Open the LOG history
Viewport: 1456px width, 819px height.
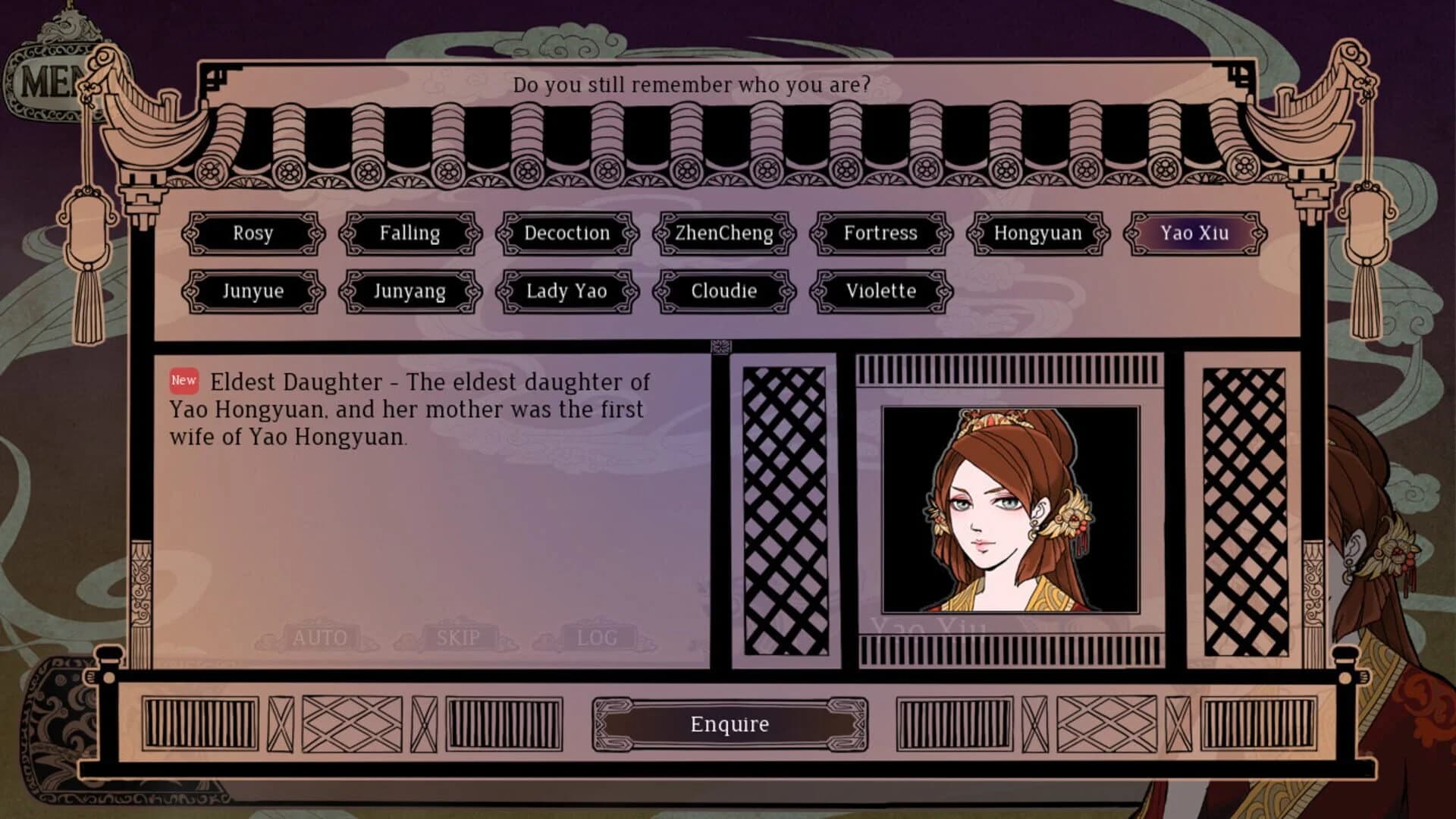point(596,637)
